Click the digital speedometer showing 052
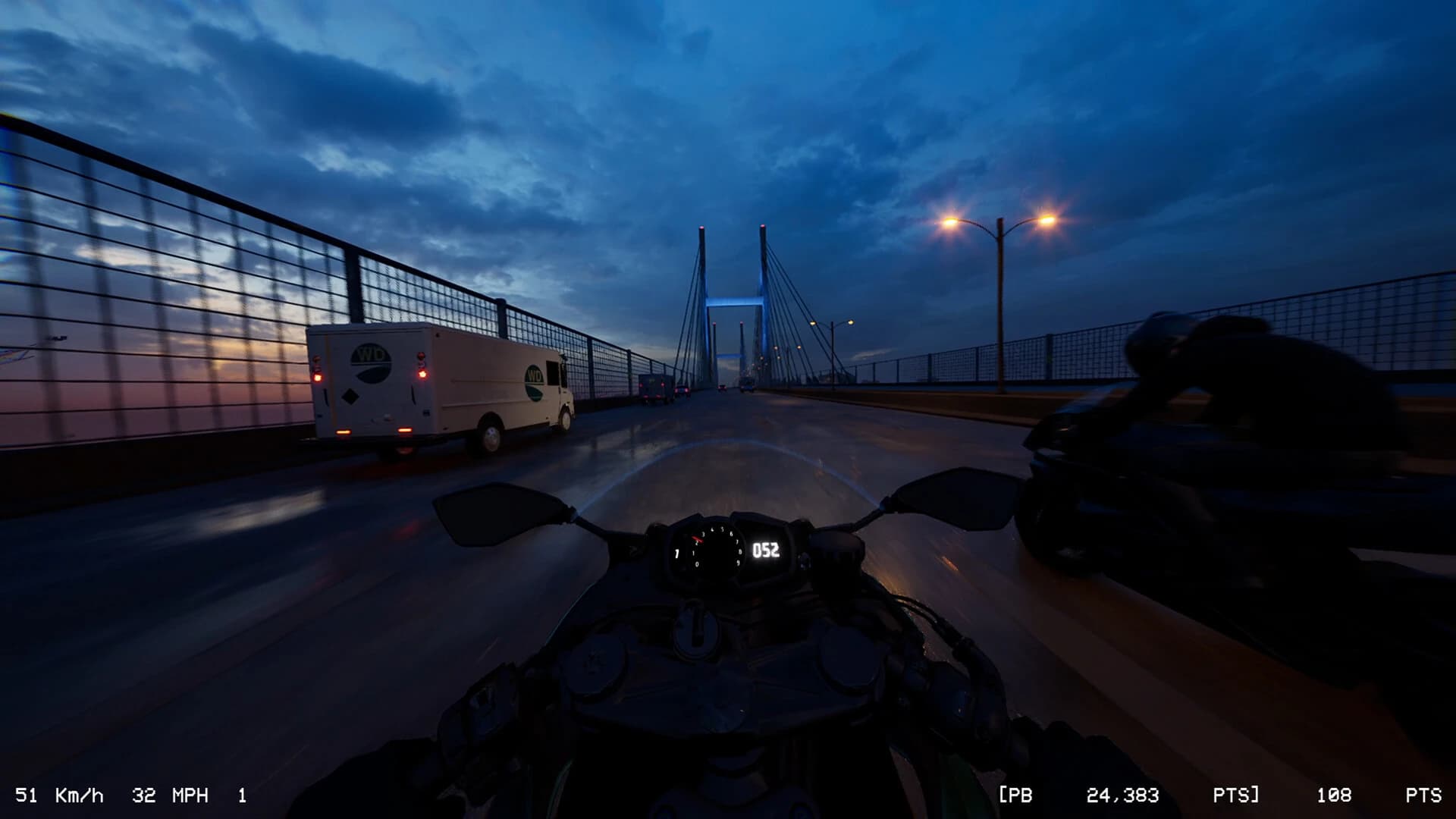The height and width of the screenshot is (819, 1456). click(767, 551)
